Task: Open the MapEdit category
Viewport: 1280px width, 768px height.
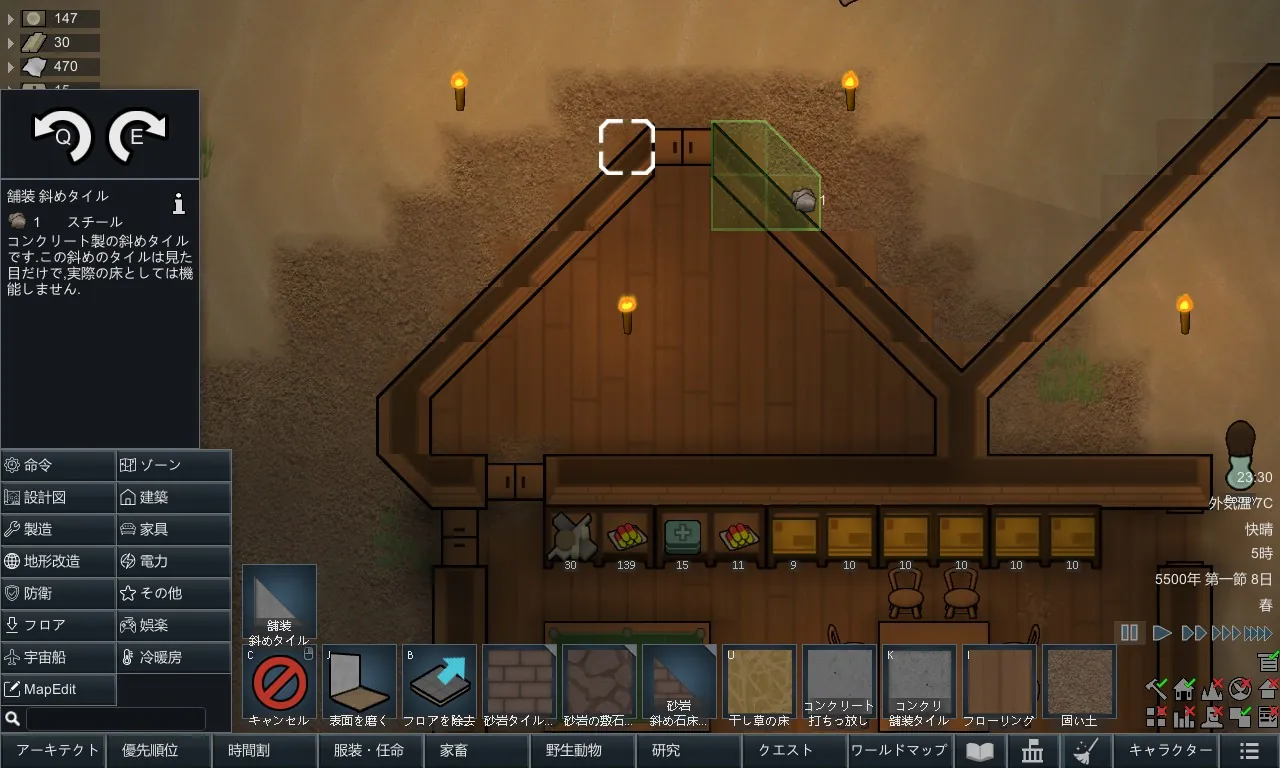Action: click(58, 690)
